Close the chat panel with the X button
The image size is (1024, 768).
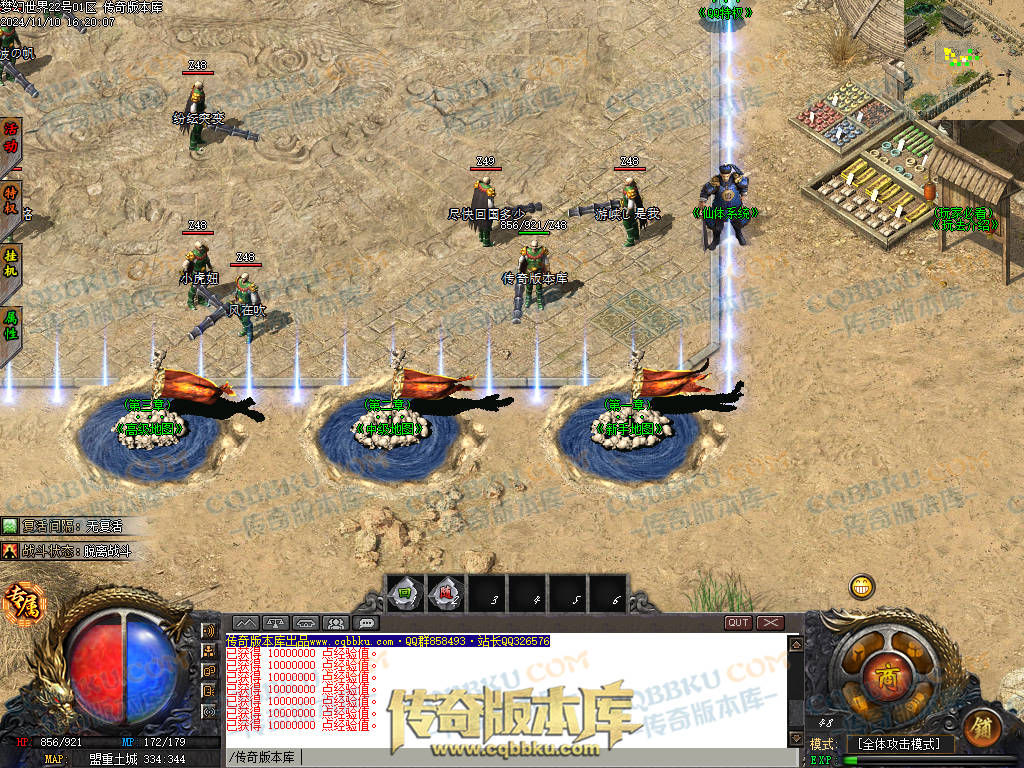click(x=770, y=622)
